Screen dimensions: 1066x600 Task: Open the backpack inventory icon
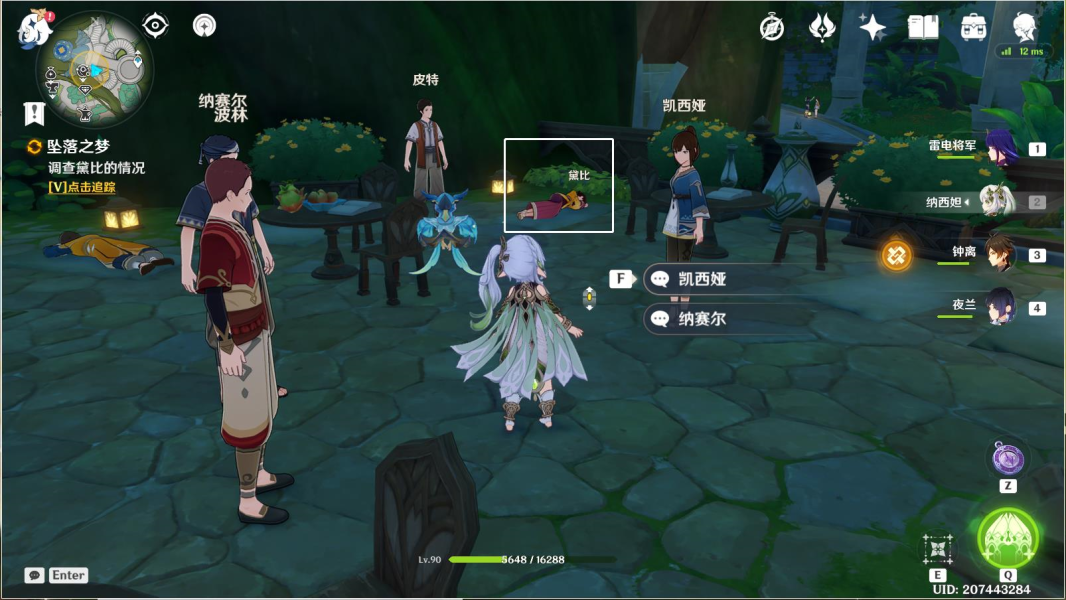pyautogui.click(x=974, y=28)
